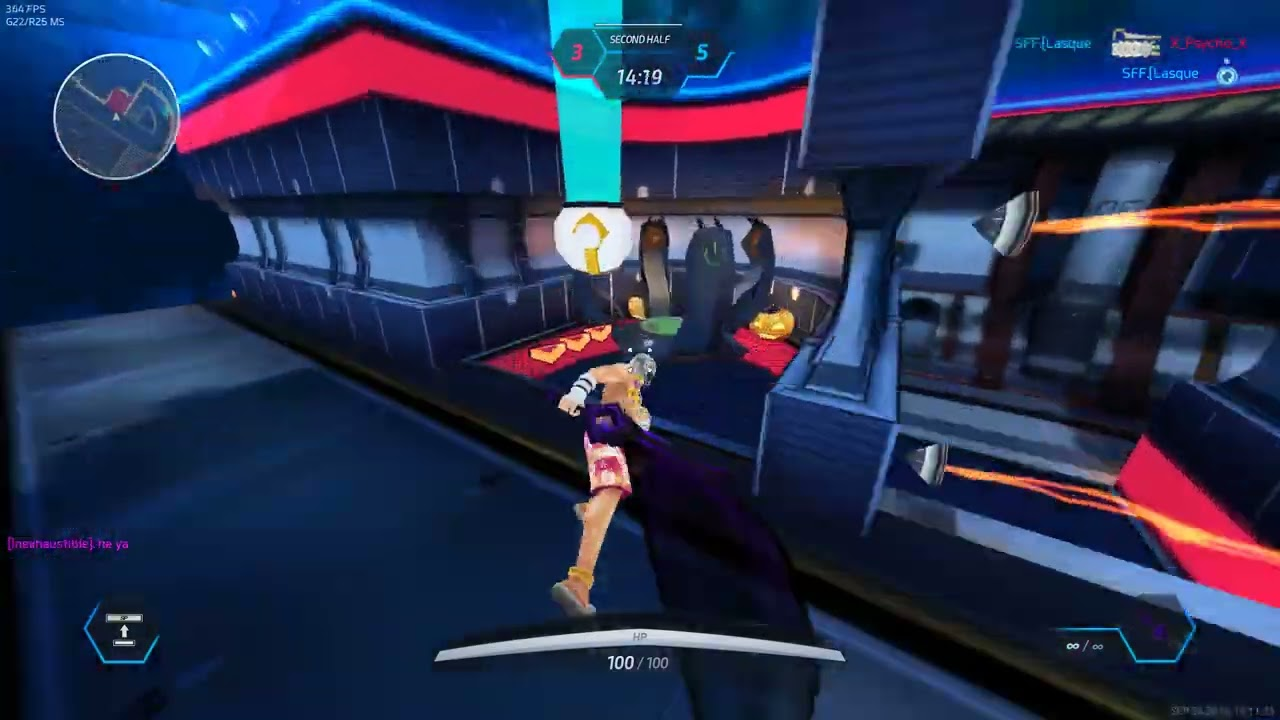Activate the up-arrow skill hexagon icon
The width and height of the screenshot is (1280, 720).
123,632
